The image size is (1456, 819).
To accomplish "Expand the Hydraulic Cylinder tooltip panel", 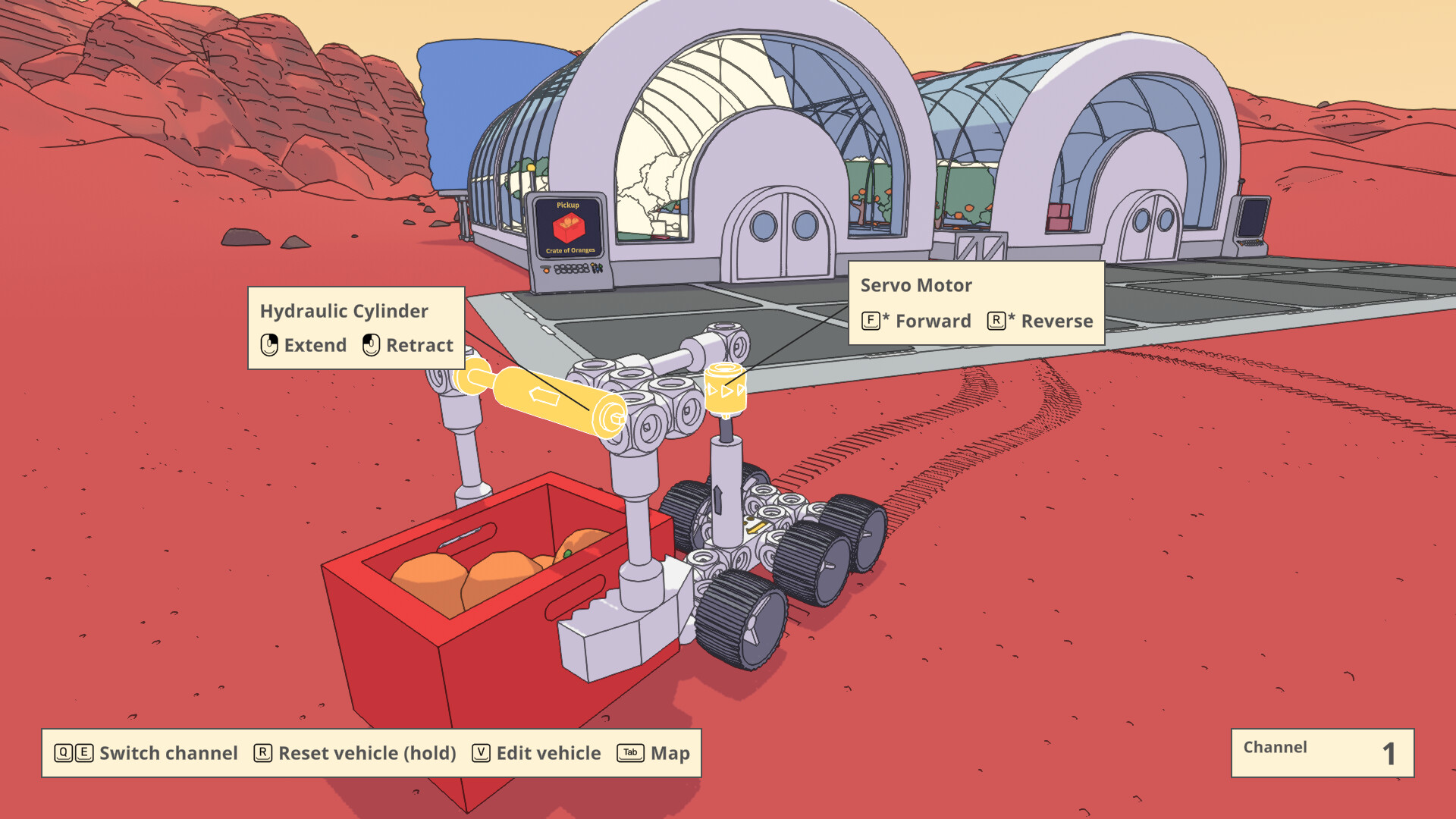I will [x=356, y=326].
